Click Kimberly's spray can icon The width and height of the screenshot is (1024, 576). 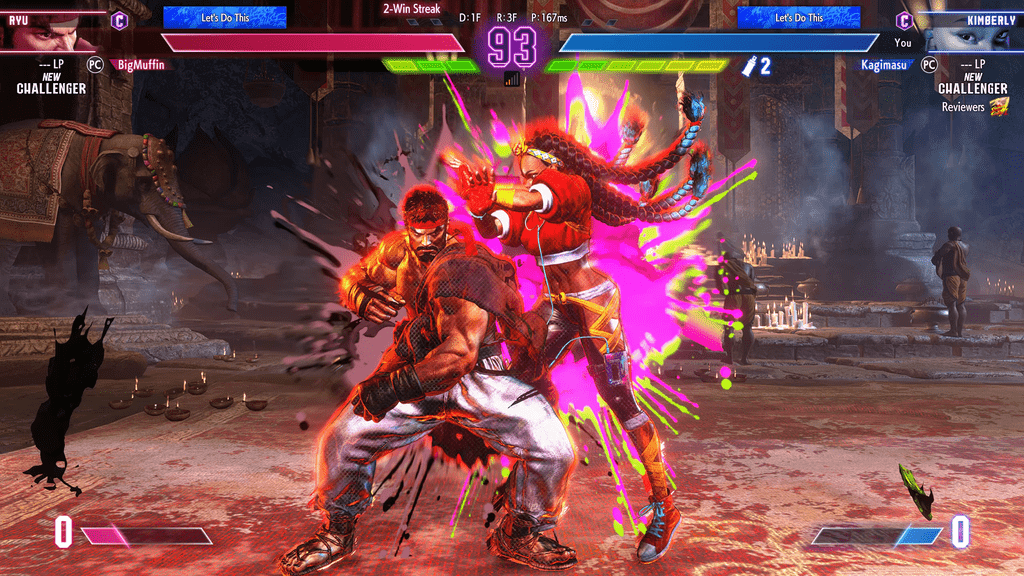tap(747, 66)
